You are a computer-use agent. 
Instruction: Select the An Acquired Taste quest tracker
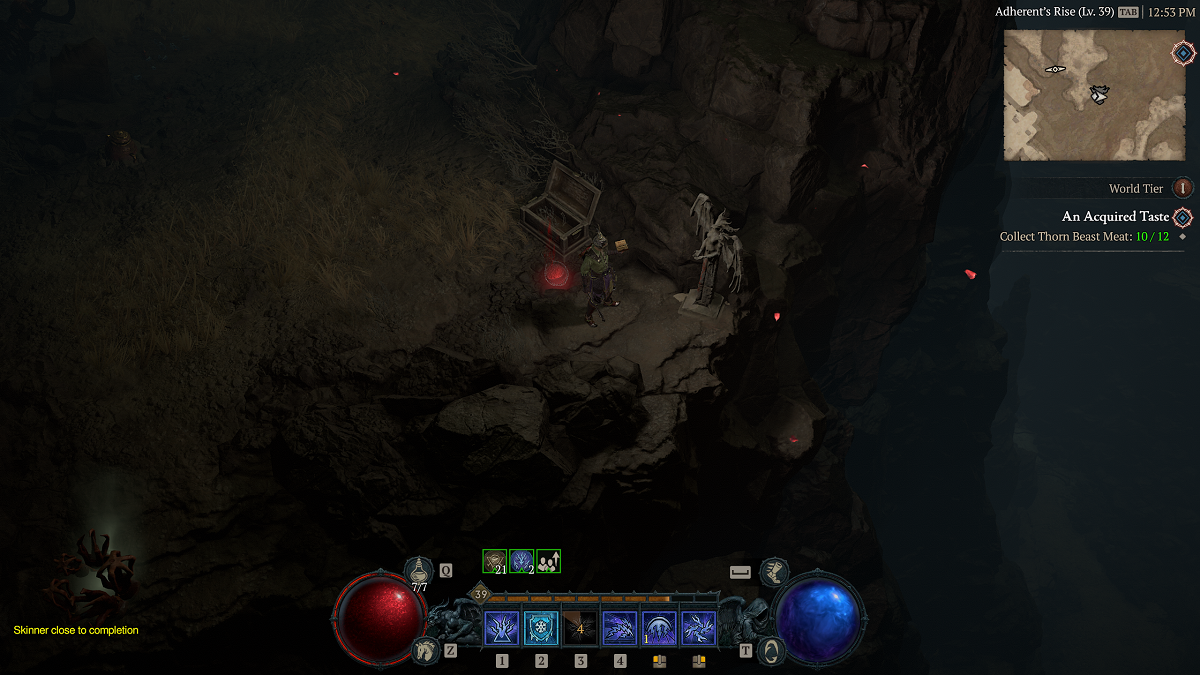1115,217
